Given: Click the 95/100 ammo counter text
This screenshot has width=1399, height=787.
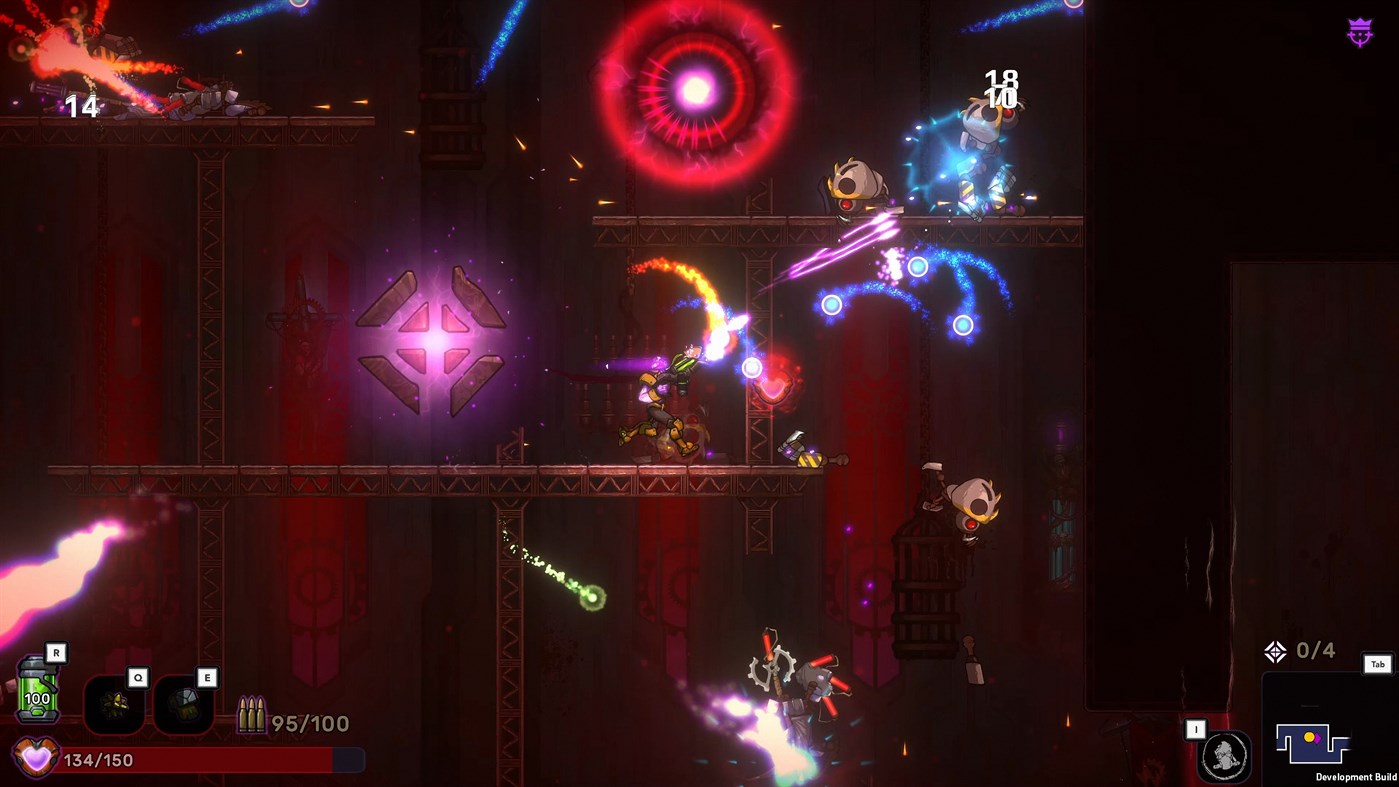Looking at the screenshot, I should click(x=310, y=722).
